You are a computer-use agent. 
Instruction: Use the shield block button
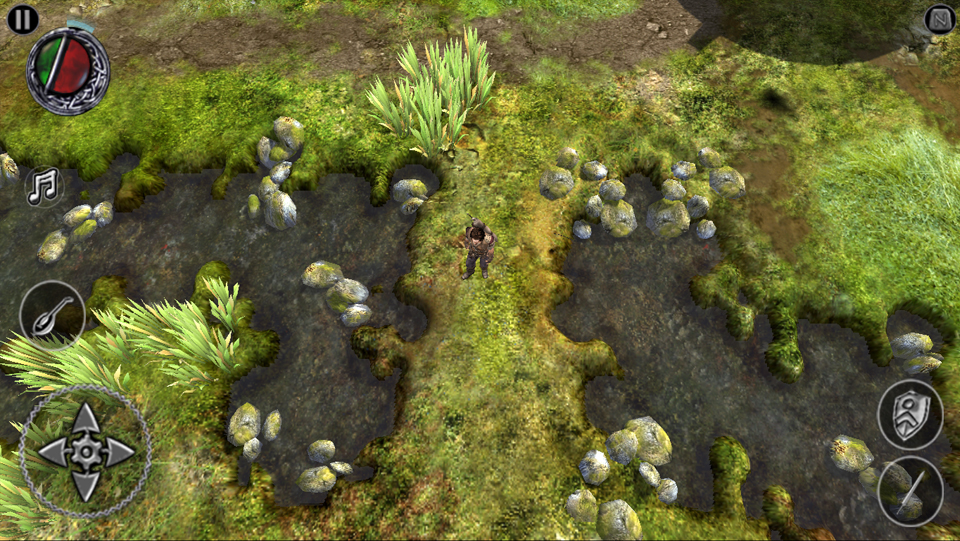910,415
